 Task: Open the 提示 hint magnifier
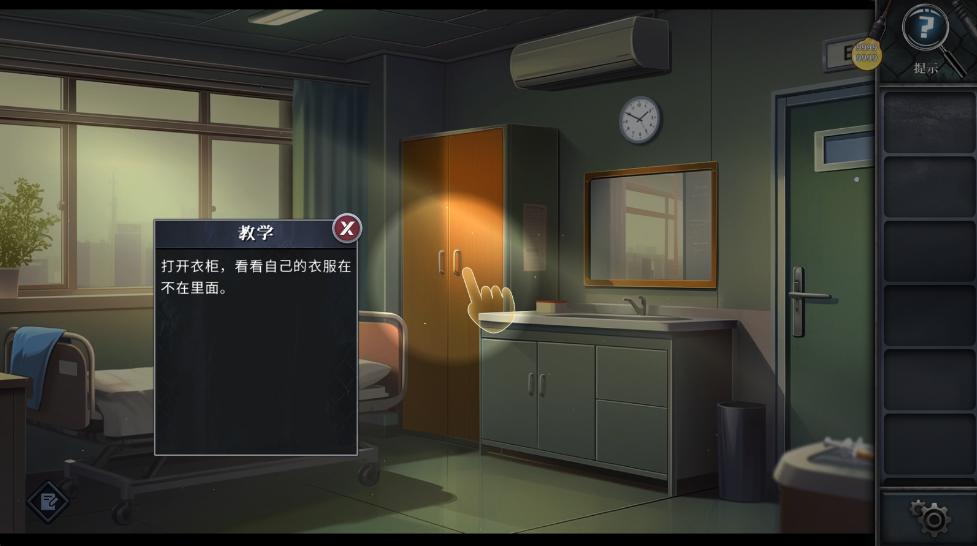pos(926,30)
